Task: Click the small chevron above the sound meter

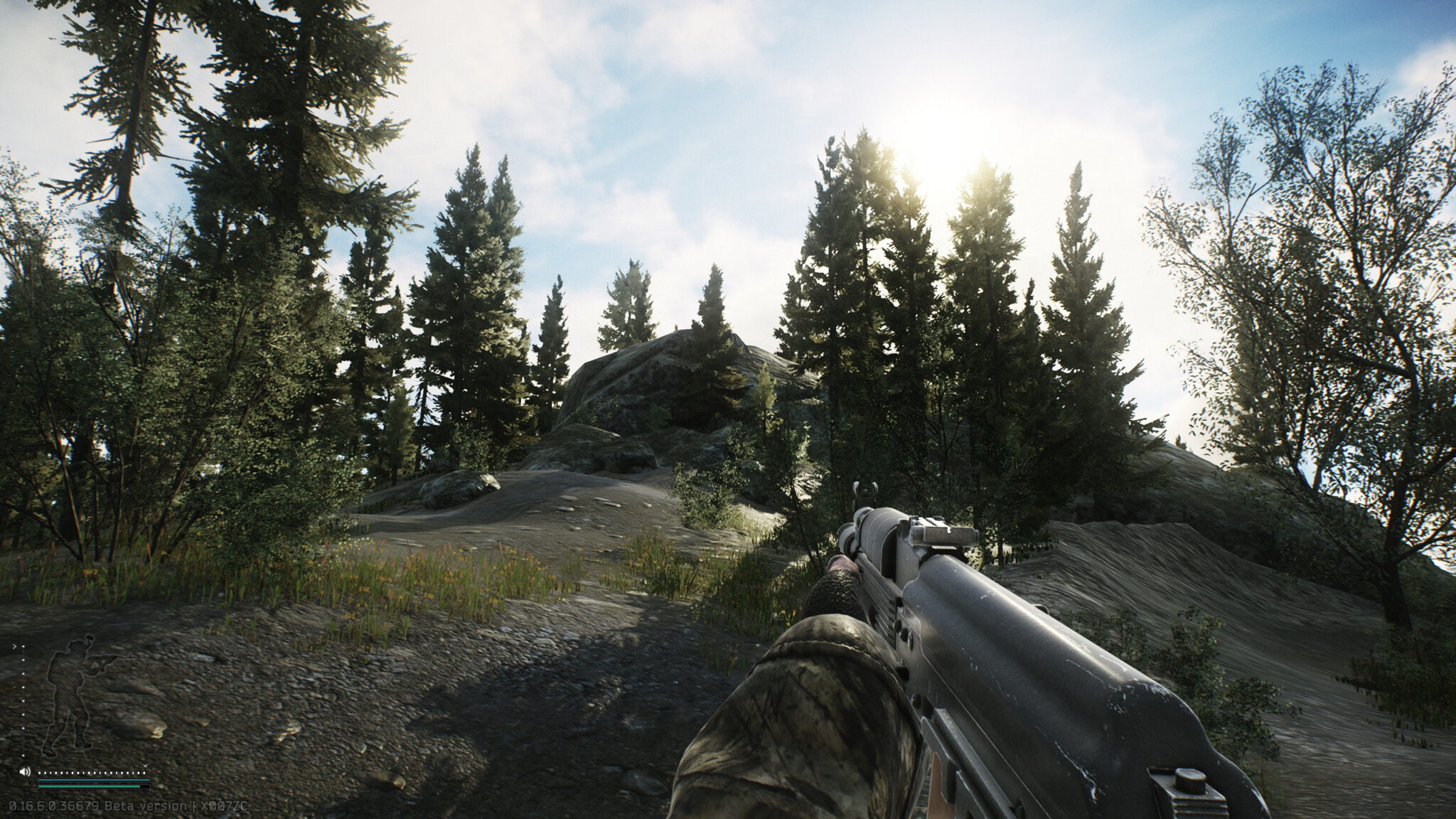Action: [x=145, y=766]
